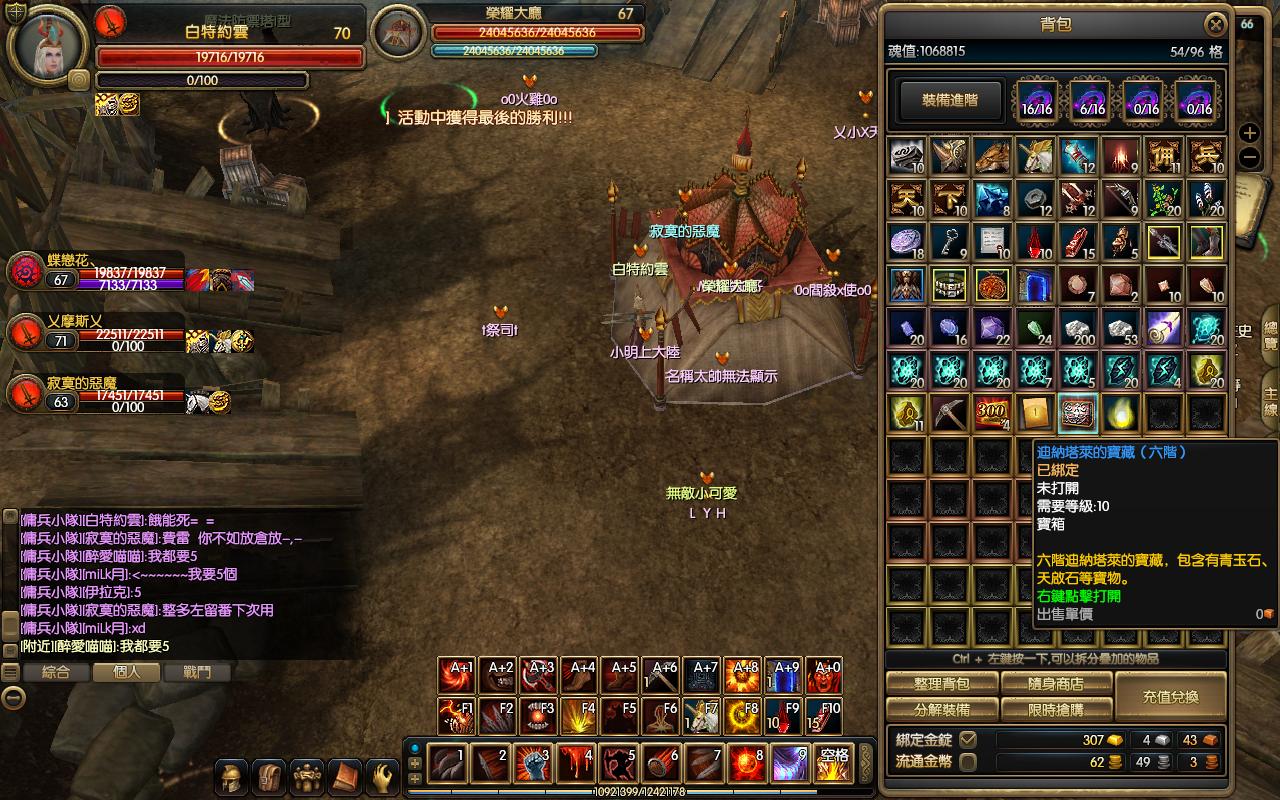Image resolution: width=1280 pixels, height=800 pixels.
Task: Open the 裝備進階 equipment upgrade button
Action: (x=949, y=100)
